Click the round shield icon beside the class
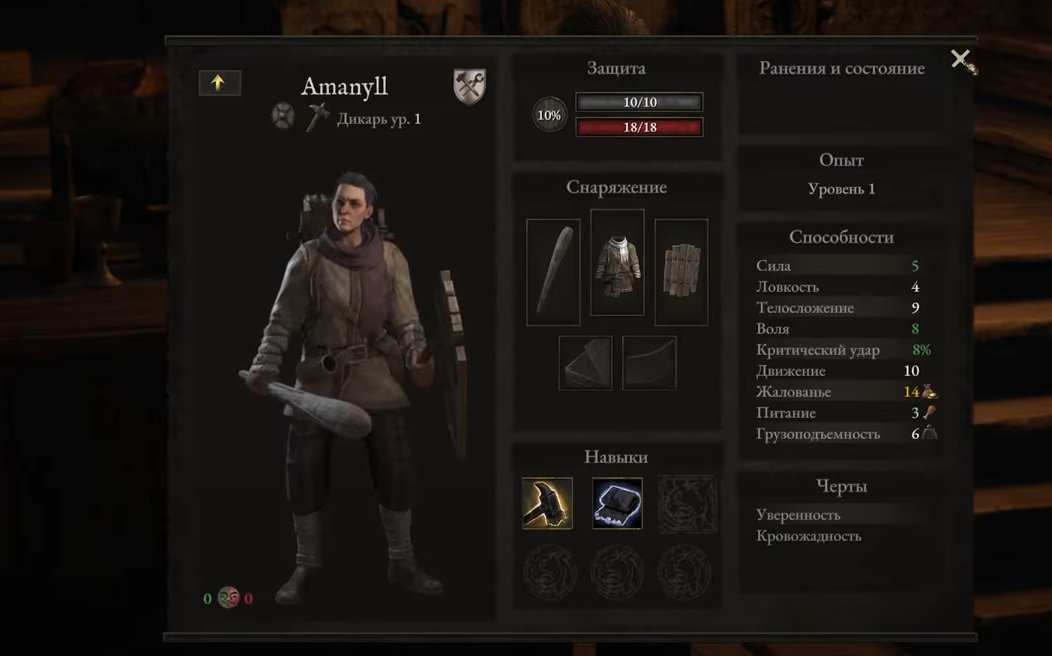Screen dimensions: 1052x656 pos(283,116)
